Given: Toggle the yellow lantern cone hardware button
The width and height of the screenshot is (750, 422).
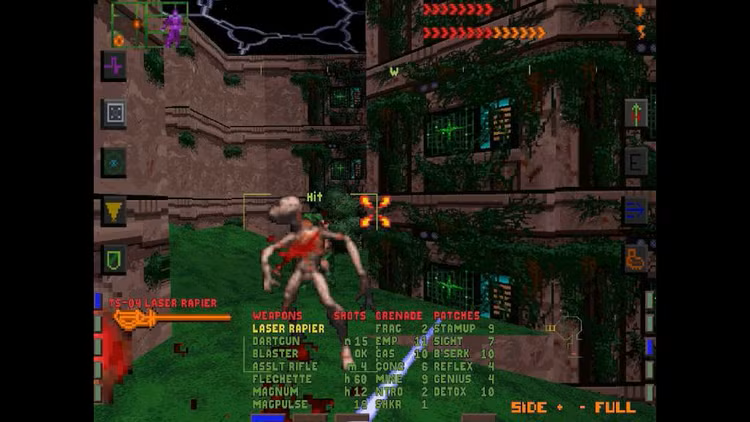Looking at the screenshot, I should [114, 211].
